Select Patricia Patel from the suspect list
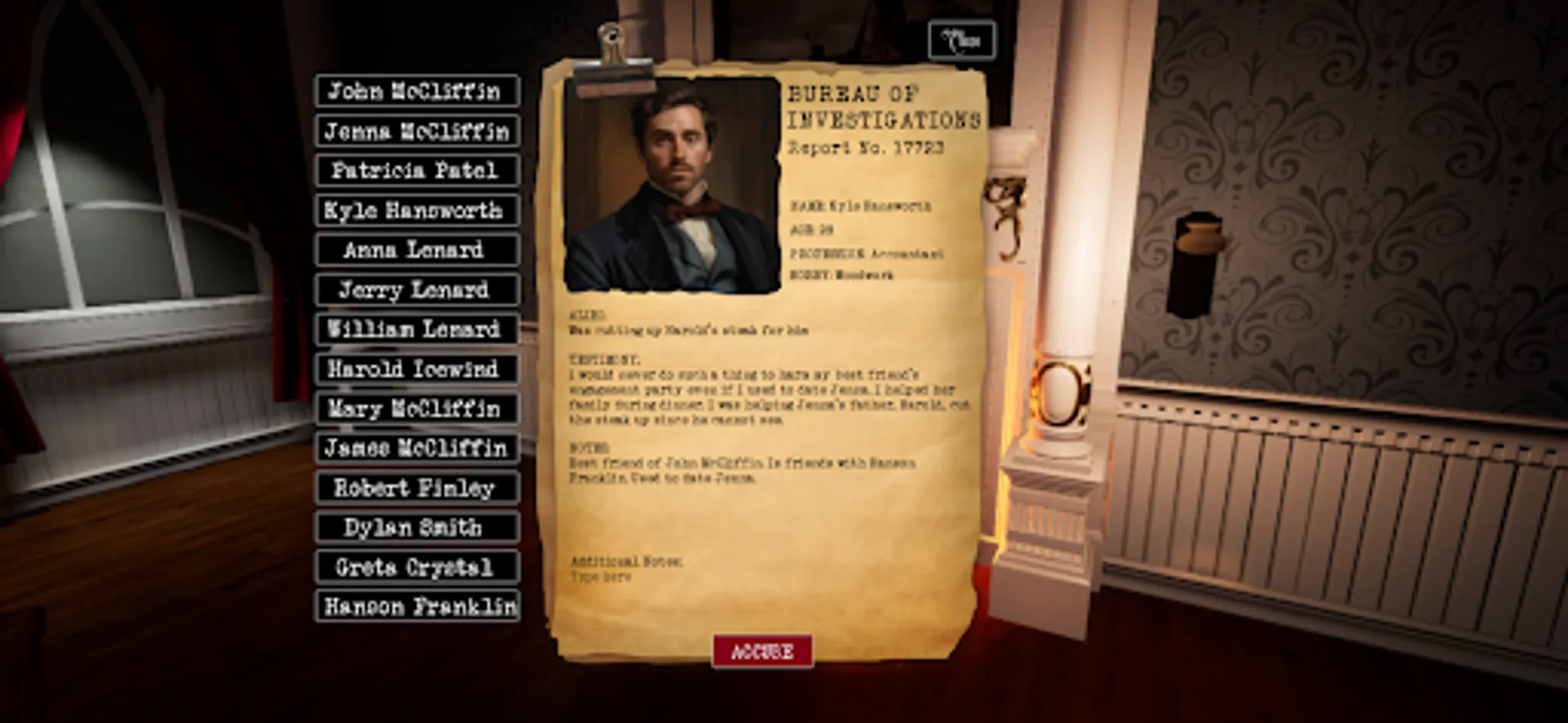Screen dimensions: 1568x723 415,171
